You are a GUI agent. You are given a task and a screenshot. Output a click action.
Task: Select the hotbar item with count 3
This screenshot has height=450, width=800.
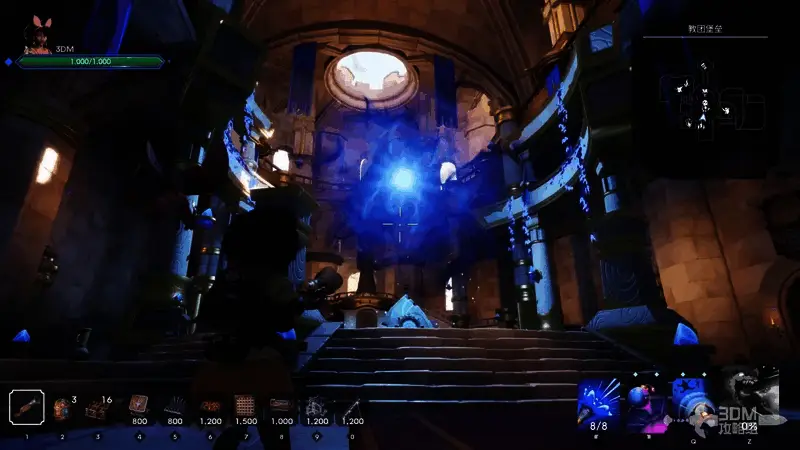tap(63, 408)
